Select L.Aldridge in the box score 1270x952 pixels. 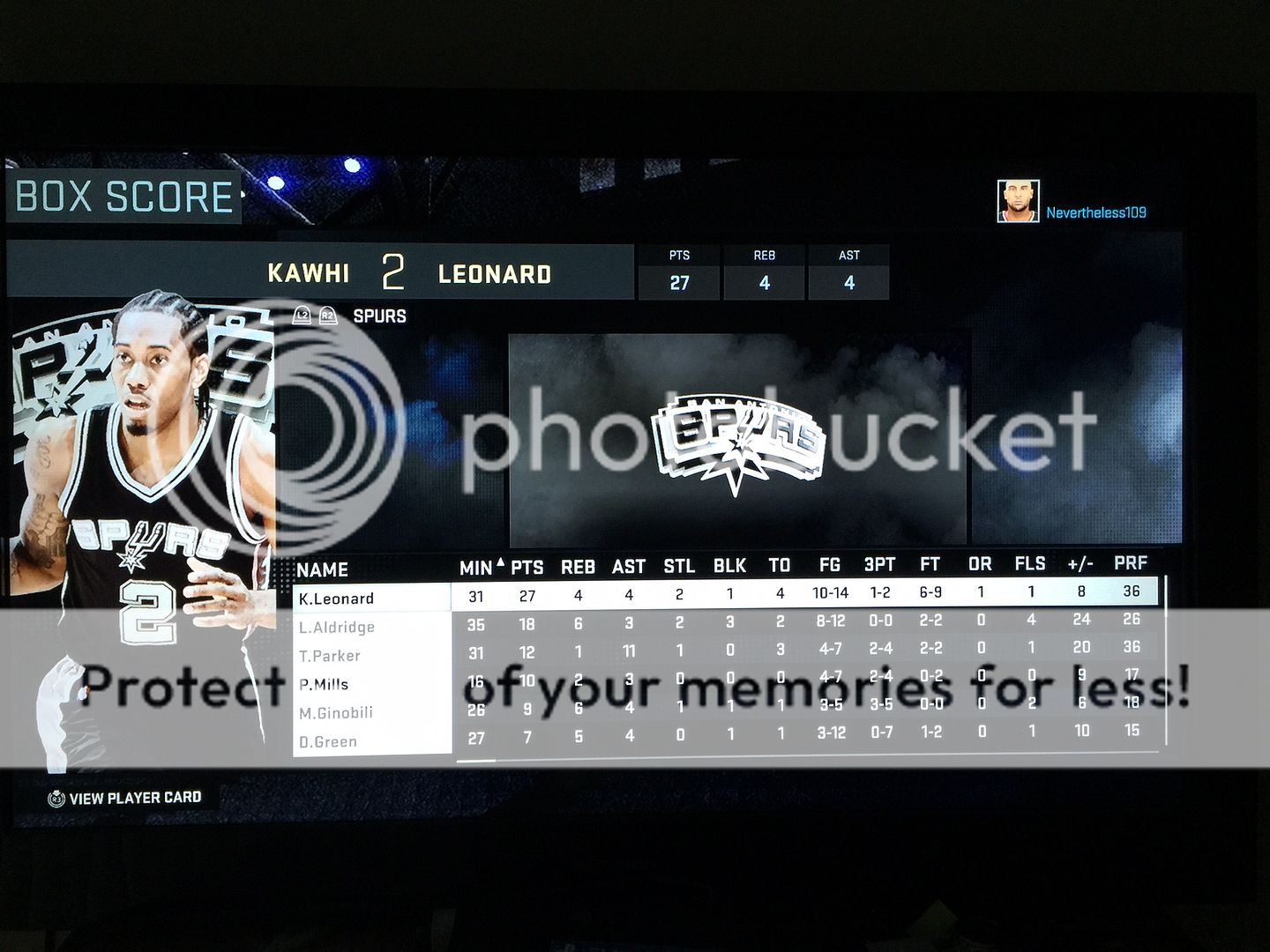337,627
